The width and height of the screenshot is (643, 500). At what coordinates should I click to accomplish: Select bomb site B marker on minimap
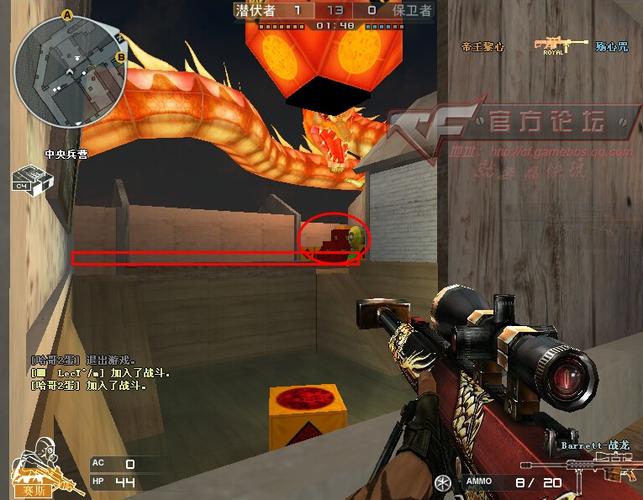[119, 57]
